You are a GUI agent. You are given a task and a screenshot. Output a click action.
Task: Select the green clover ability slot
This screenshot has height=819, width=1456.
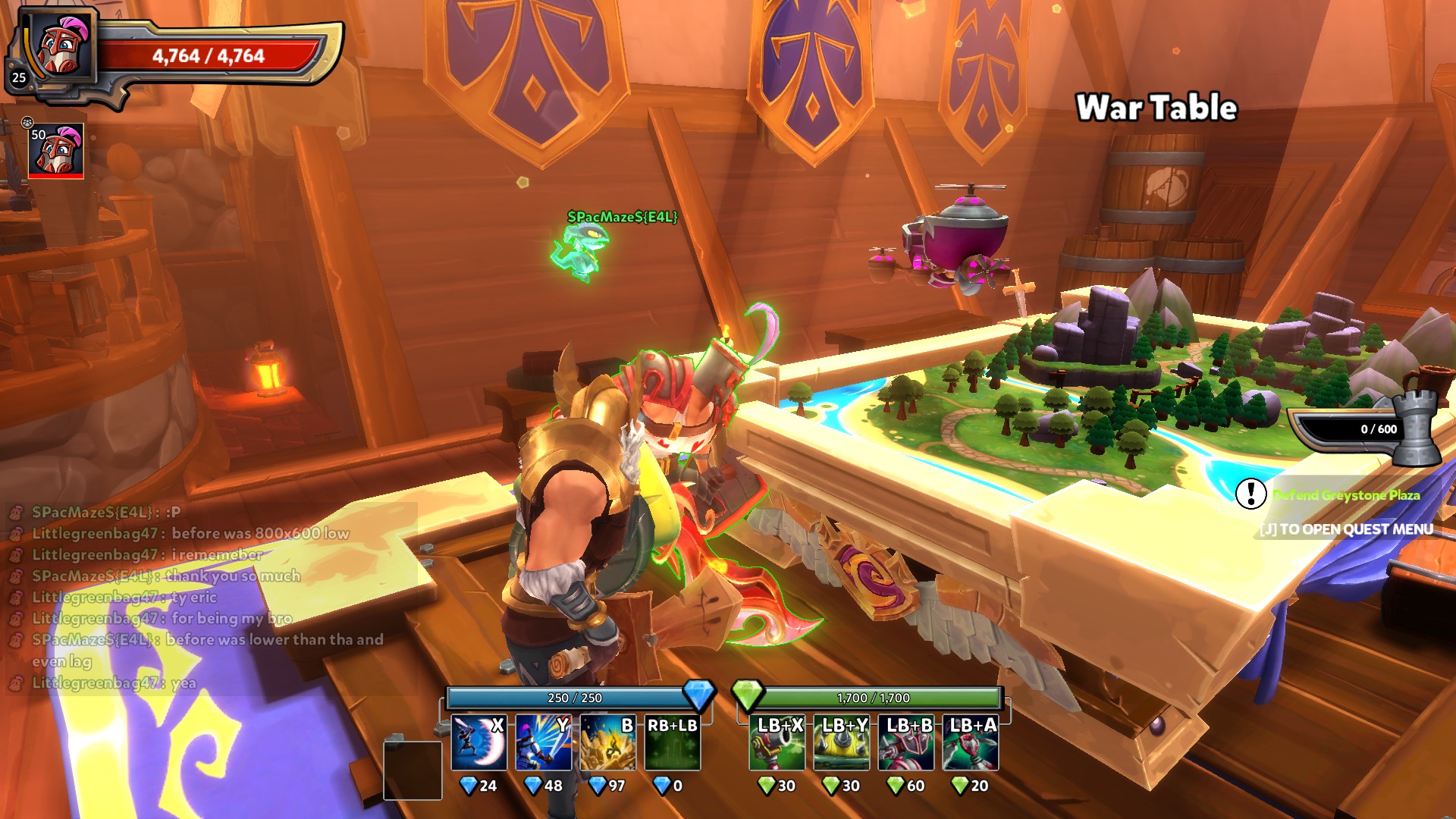[672, 743]
